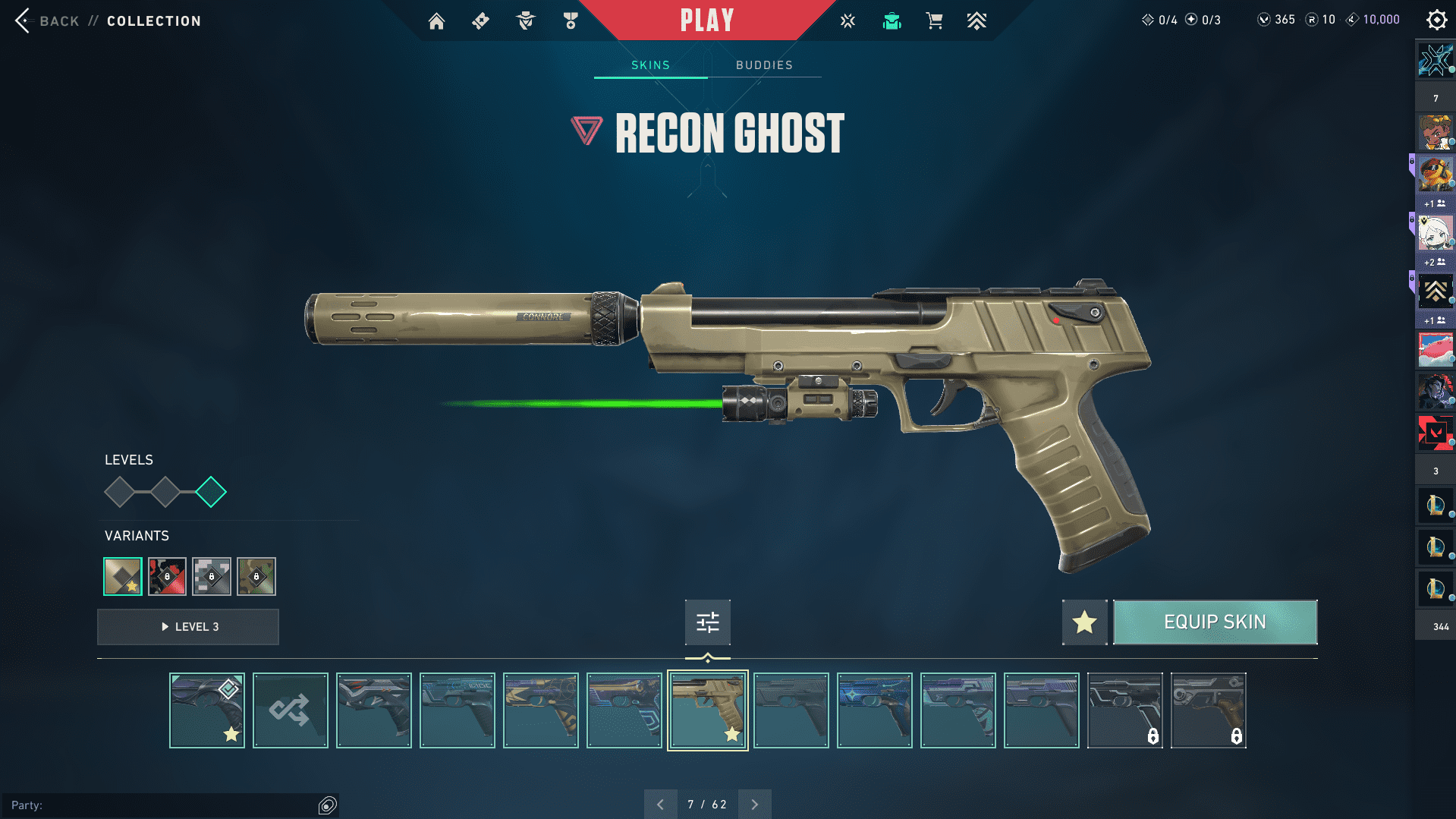Screen dimensions: 1456x819
Task: Open the settings gear
Action: coord(1436,20)
